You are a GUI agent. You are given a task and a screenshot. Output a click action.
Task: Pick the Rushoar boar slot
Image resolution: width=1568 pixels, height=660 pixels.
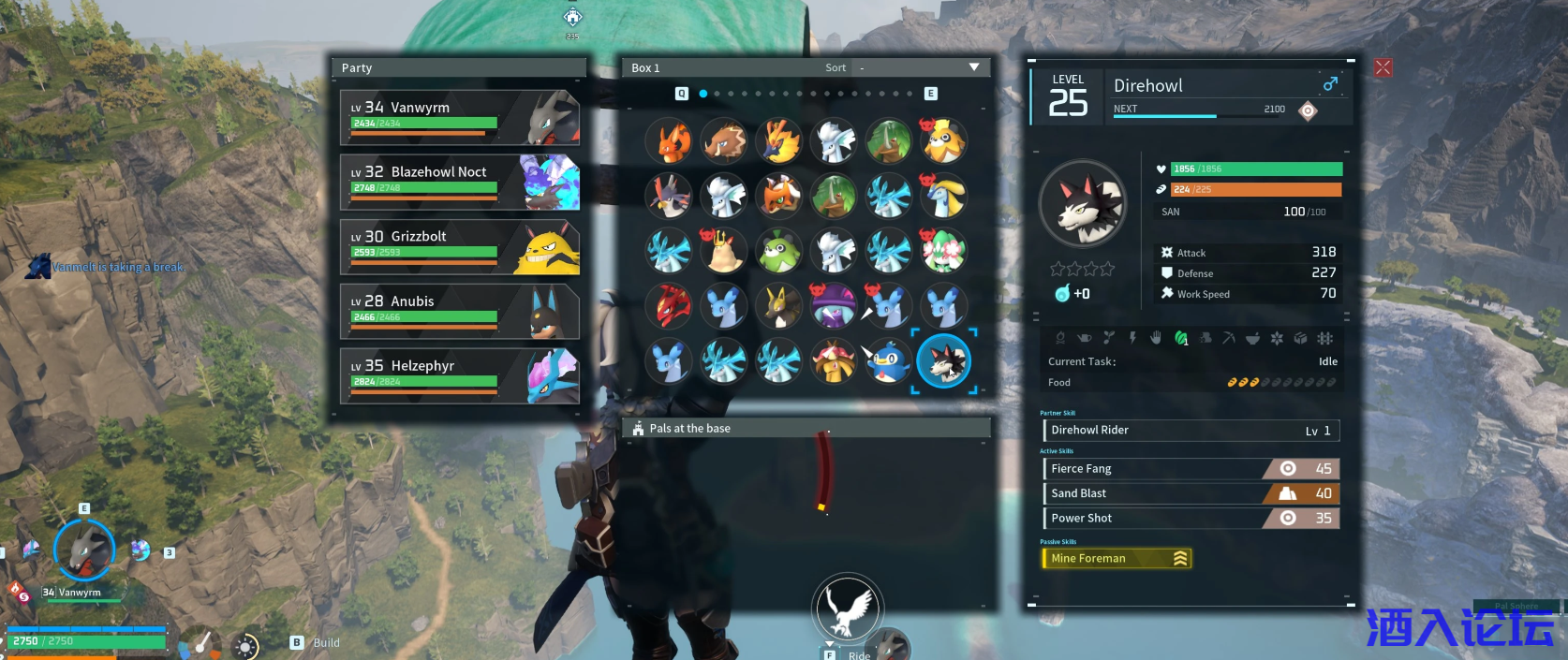pyautogui.click(x=724, y=140)
